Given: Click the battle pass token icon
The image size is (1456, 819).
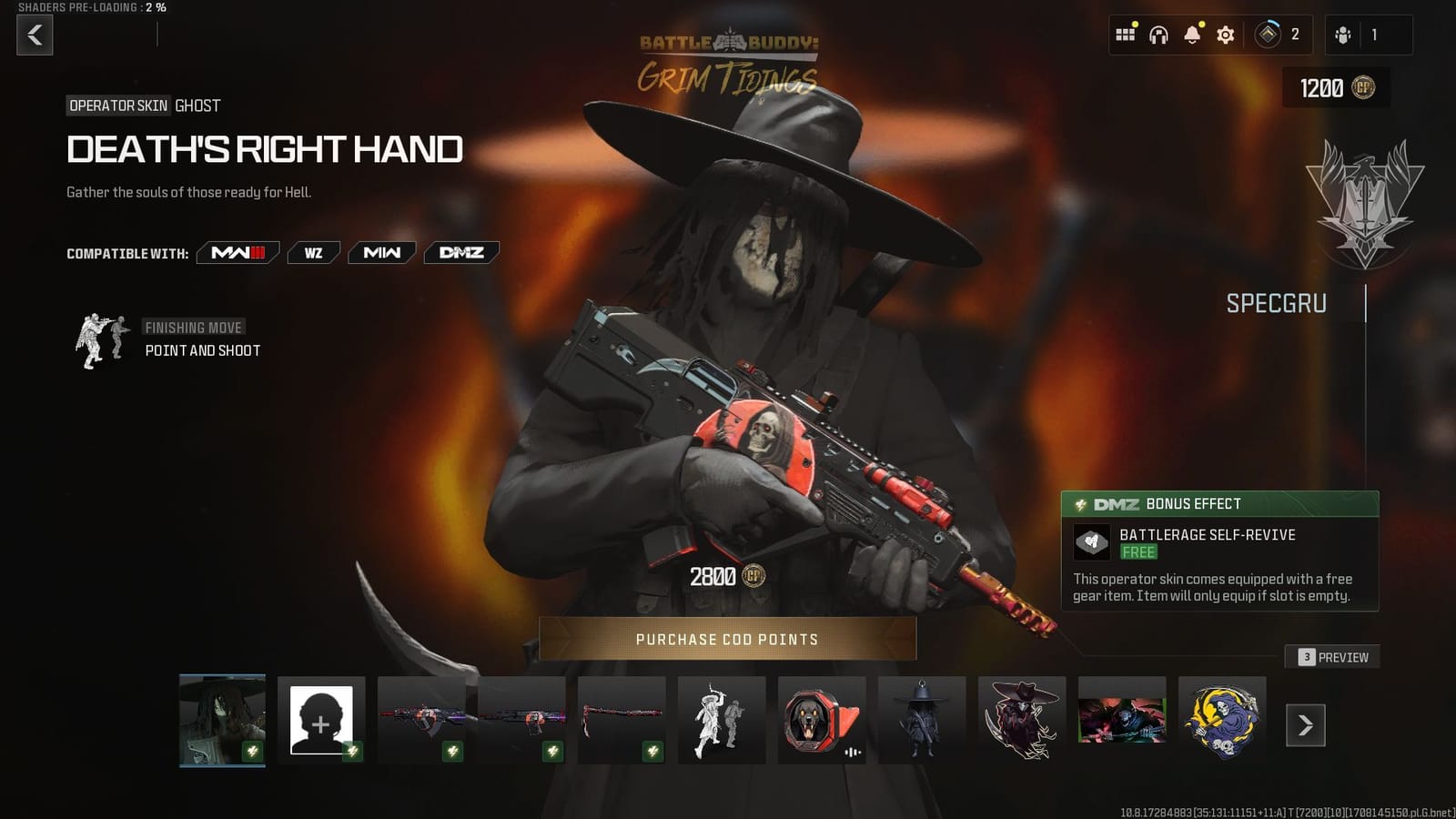Looking at the screenshot, I should coord(1266,35).
